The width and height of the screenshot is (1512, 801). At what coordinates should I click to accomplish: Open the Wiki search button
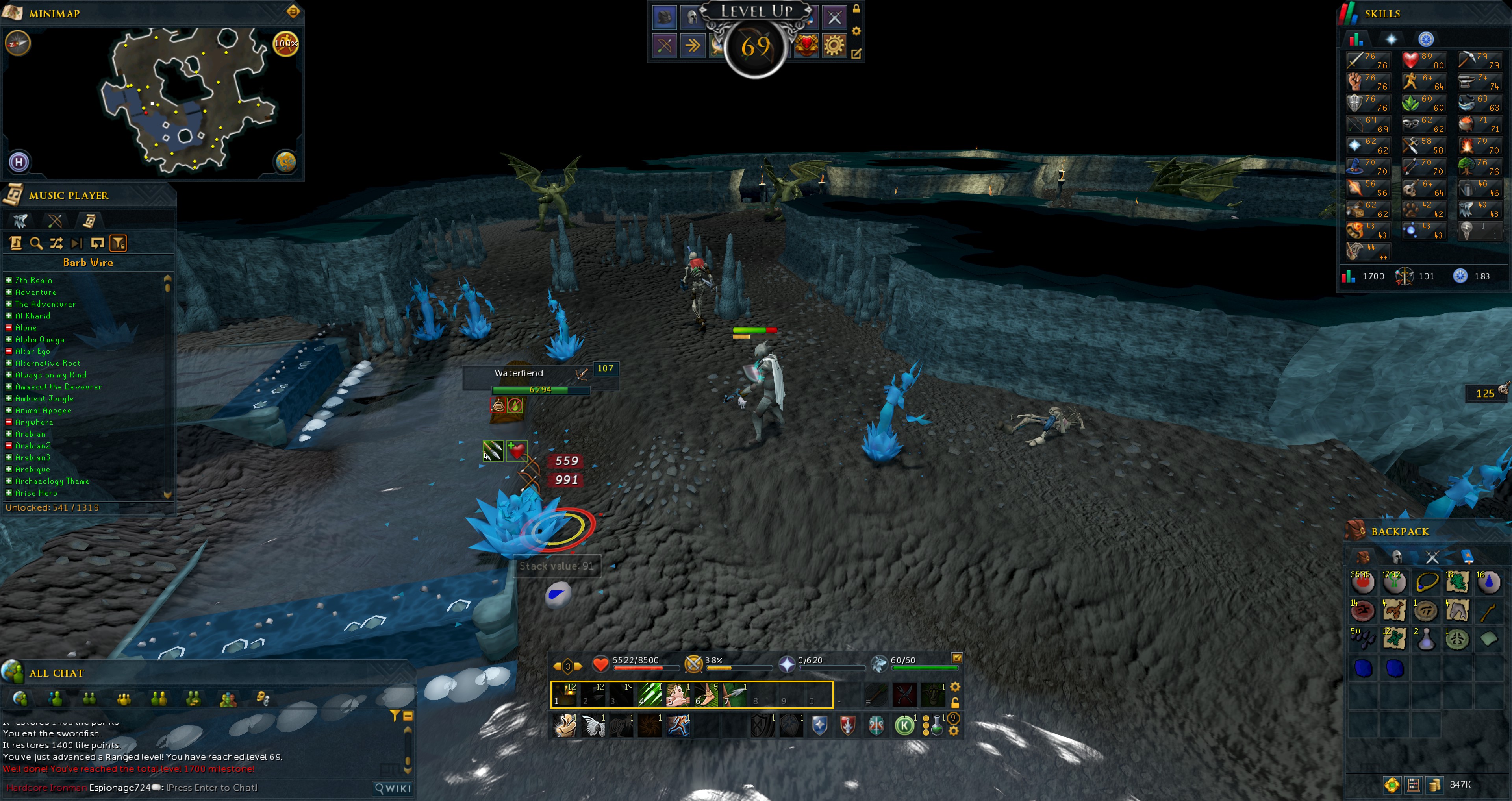pyautogui.click(x=393, y=788)
